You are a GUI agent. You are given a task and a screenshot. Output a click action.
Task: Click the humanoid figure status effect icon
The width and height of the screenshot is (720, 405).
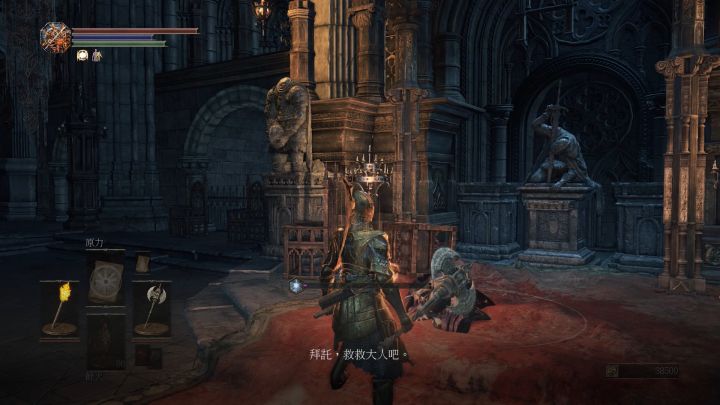click(x=97, y=56)
